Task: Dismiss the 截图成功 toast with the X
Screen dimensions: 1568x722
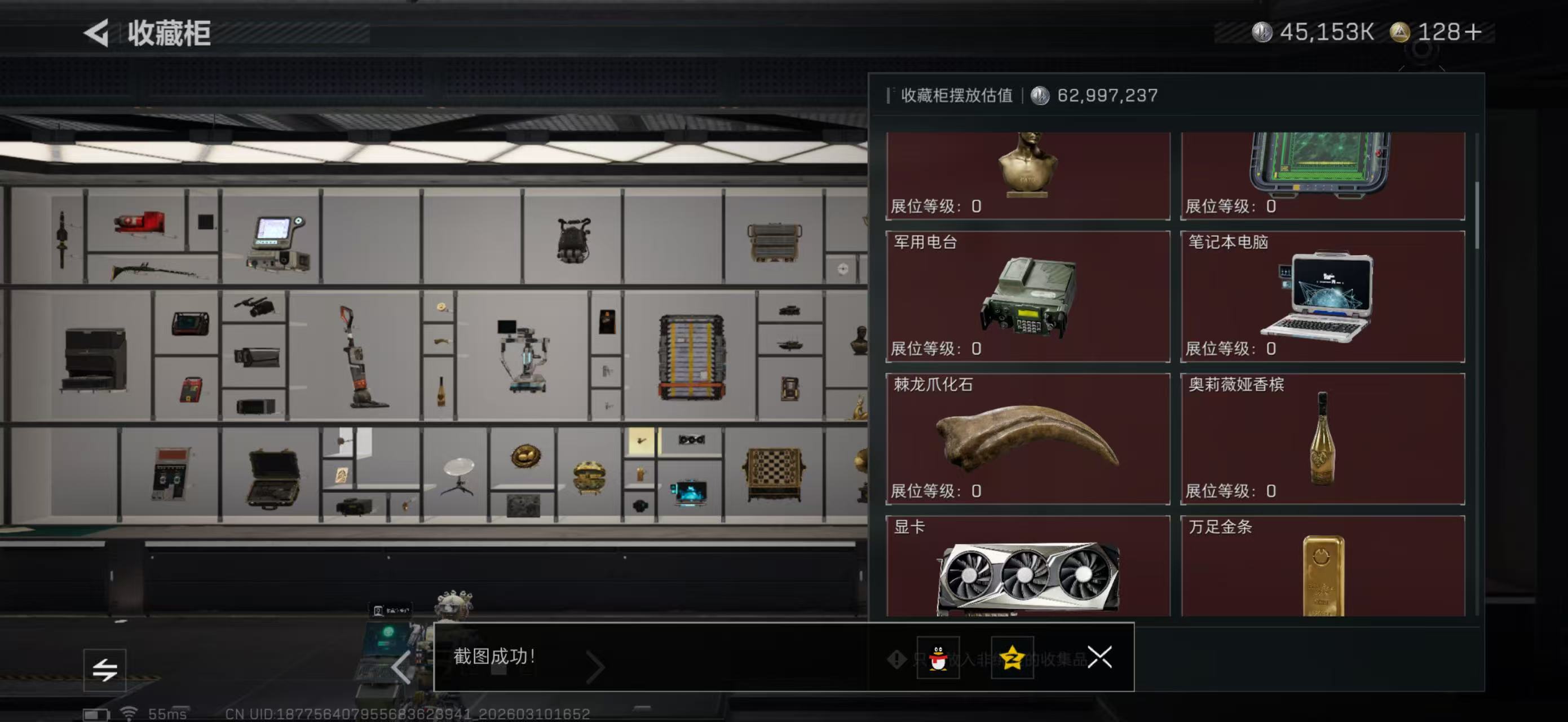Action: click(x=1101, y=658)
